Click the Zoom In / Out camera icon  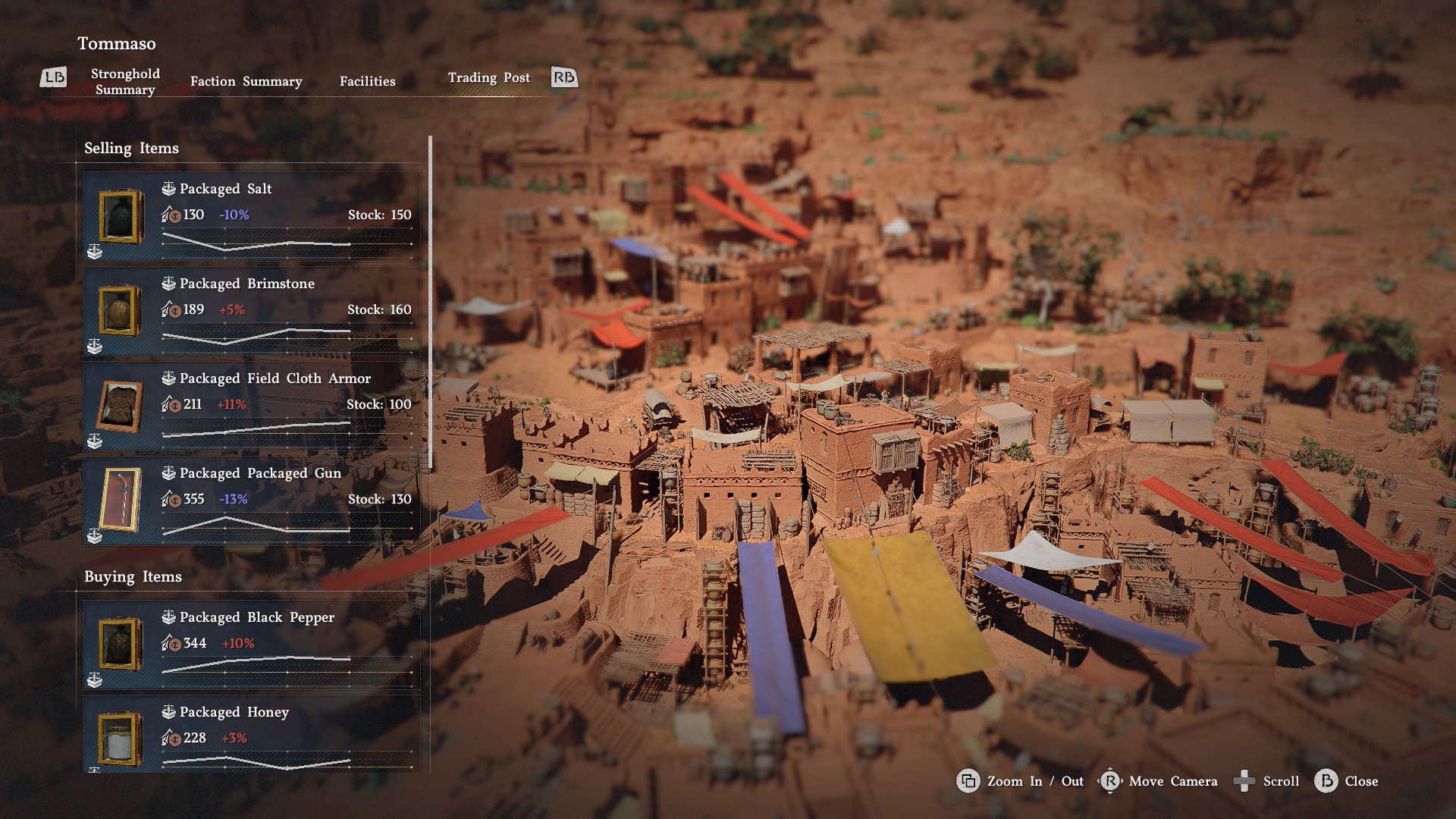[x=968, y=781]
